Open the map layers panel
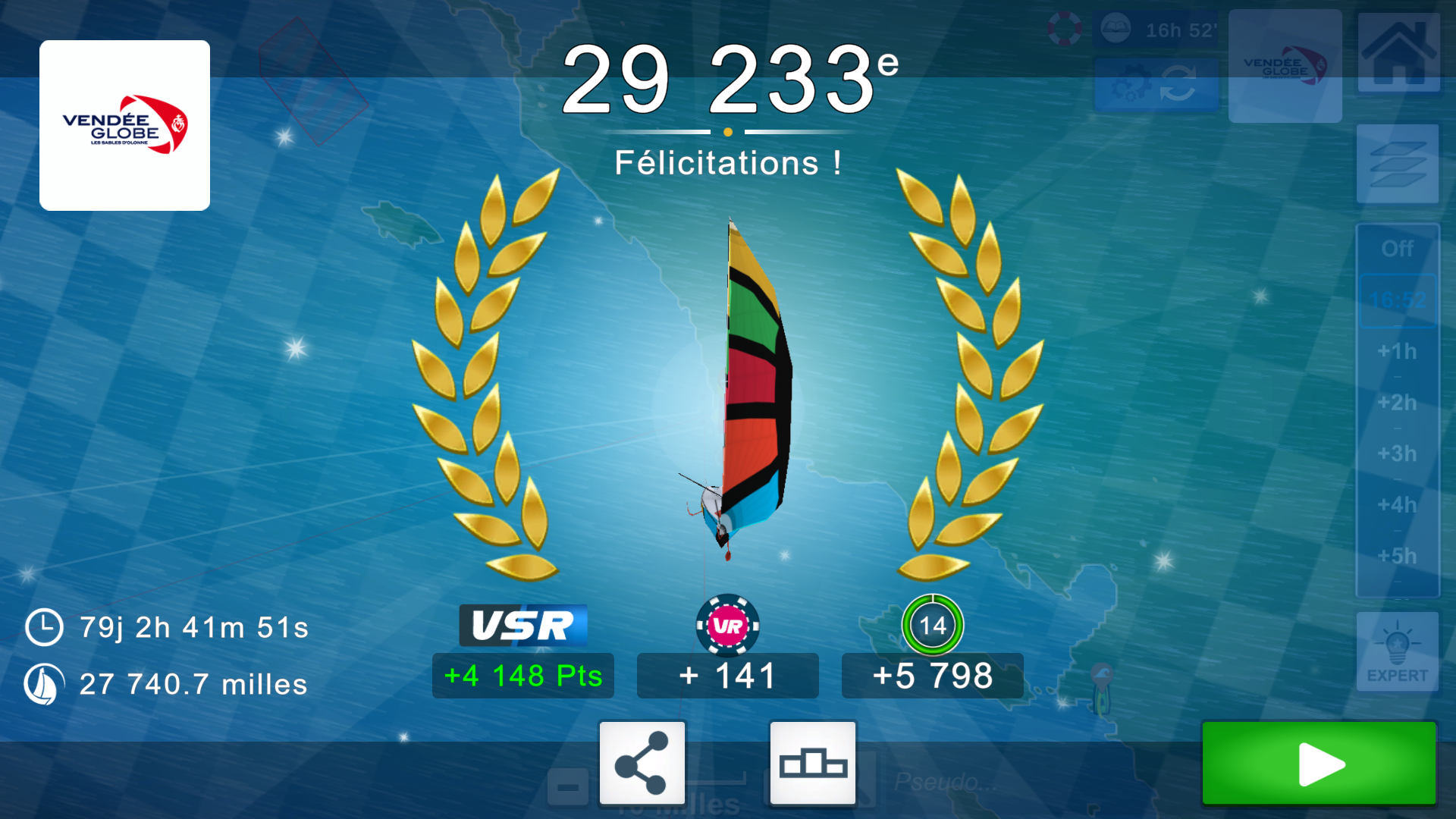 [1399, 163]
